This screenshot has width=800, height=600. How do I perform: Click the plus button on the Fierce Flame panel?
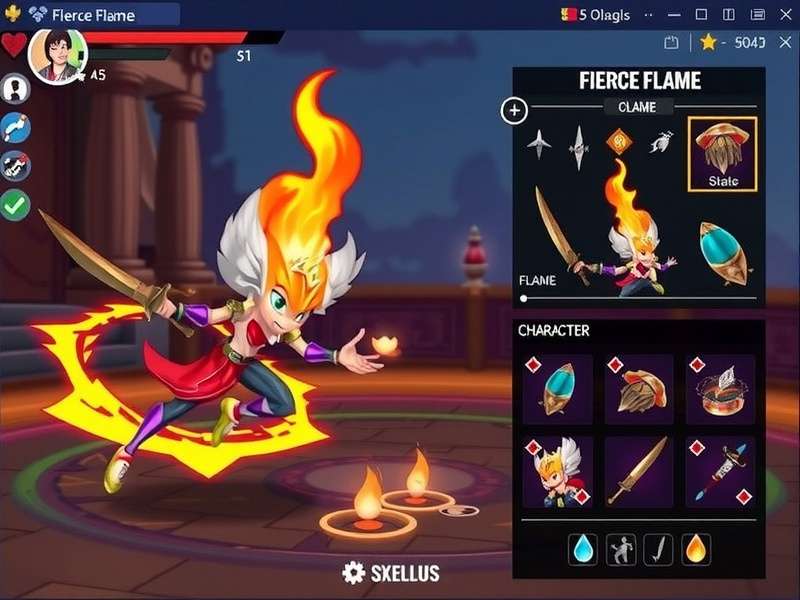point(514,110)
